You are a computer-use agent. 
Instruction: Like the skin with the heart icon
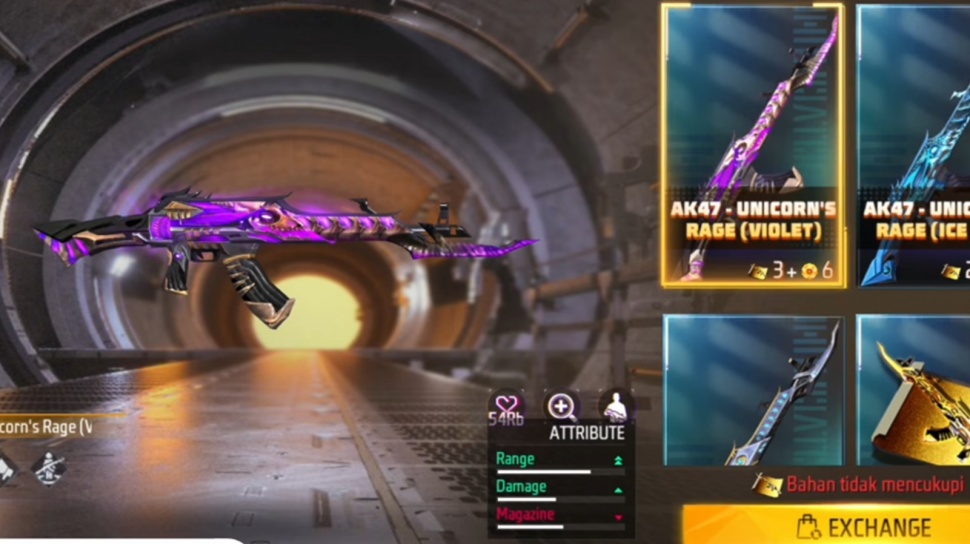point(507,405)
